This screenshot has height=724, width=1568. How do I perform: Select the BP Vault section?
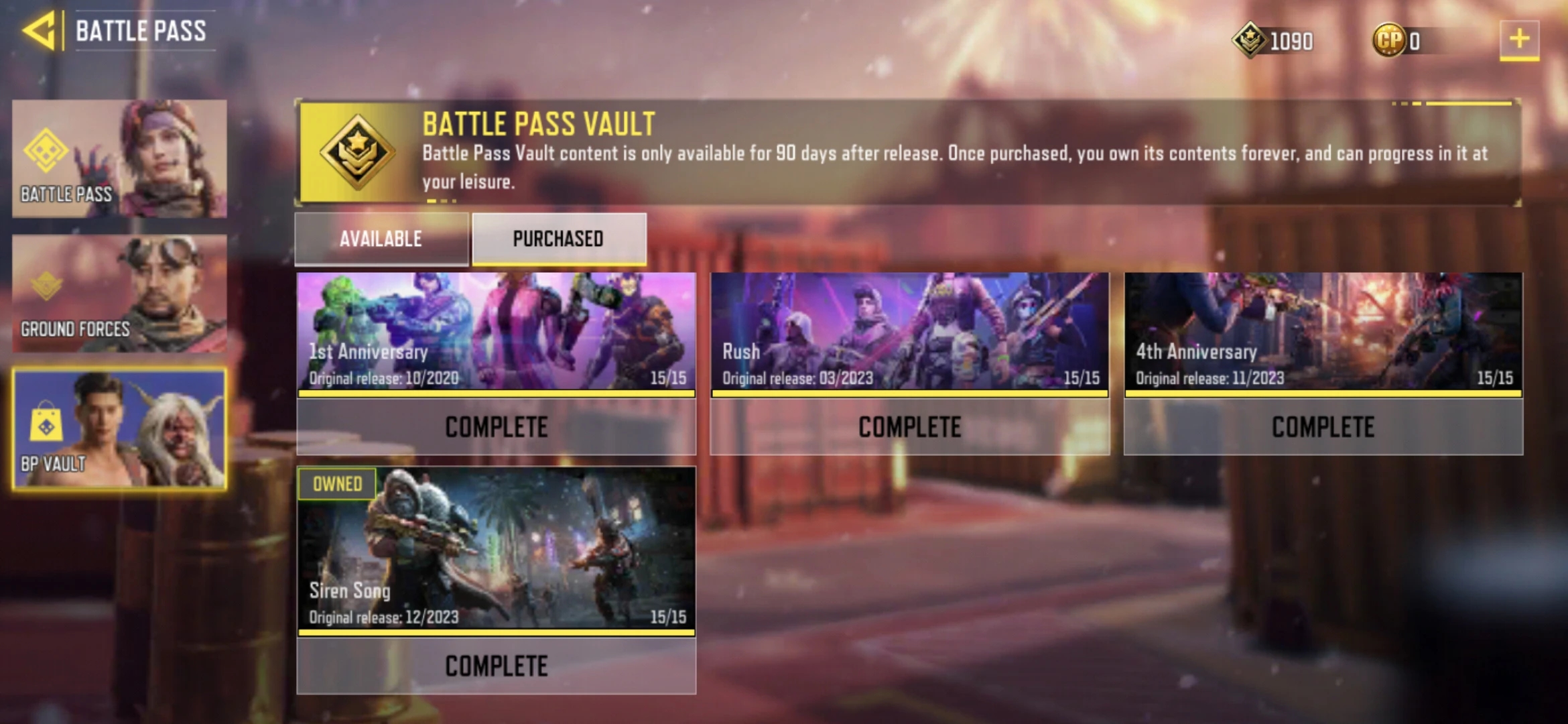pyautogui.click(x=119, y=428)
